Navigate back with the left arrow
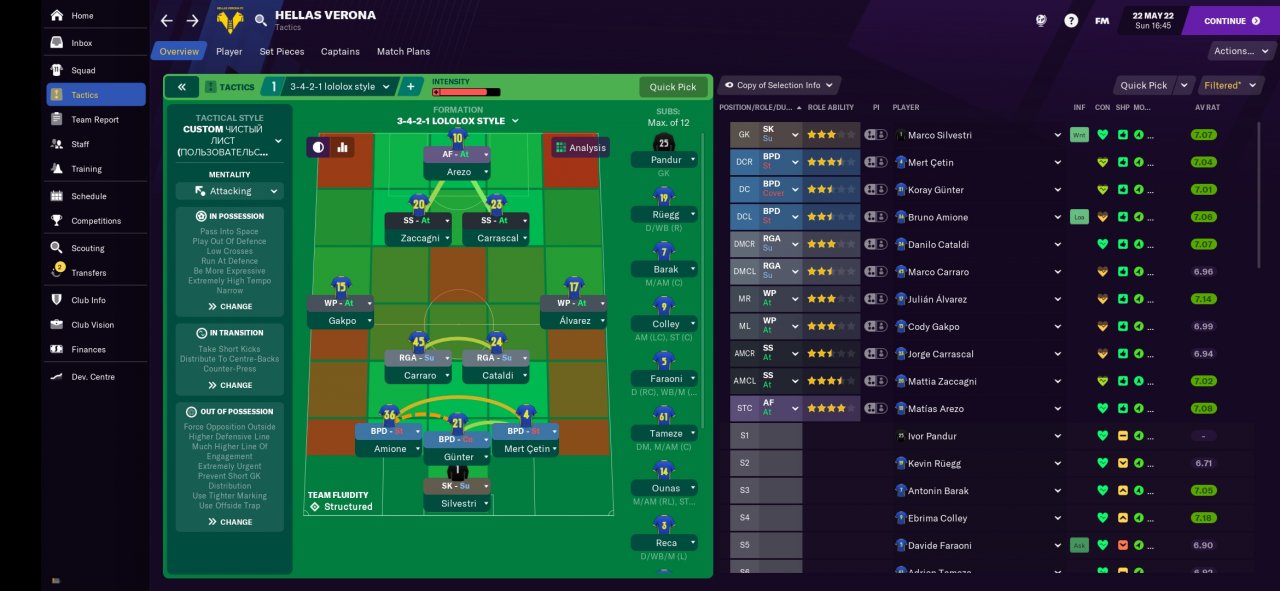This screenshot has height=591, width=1280. pyautogui.click(x=166, y=20)
